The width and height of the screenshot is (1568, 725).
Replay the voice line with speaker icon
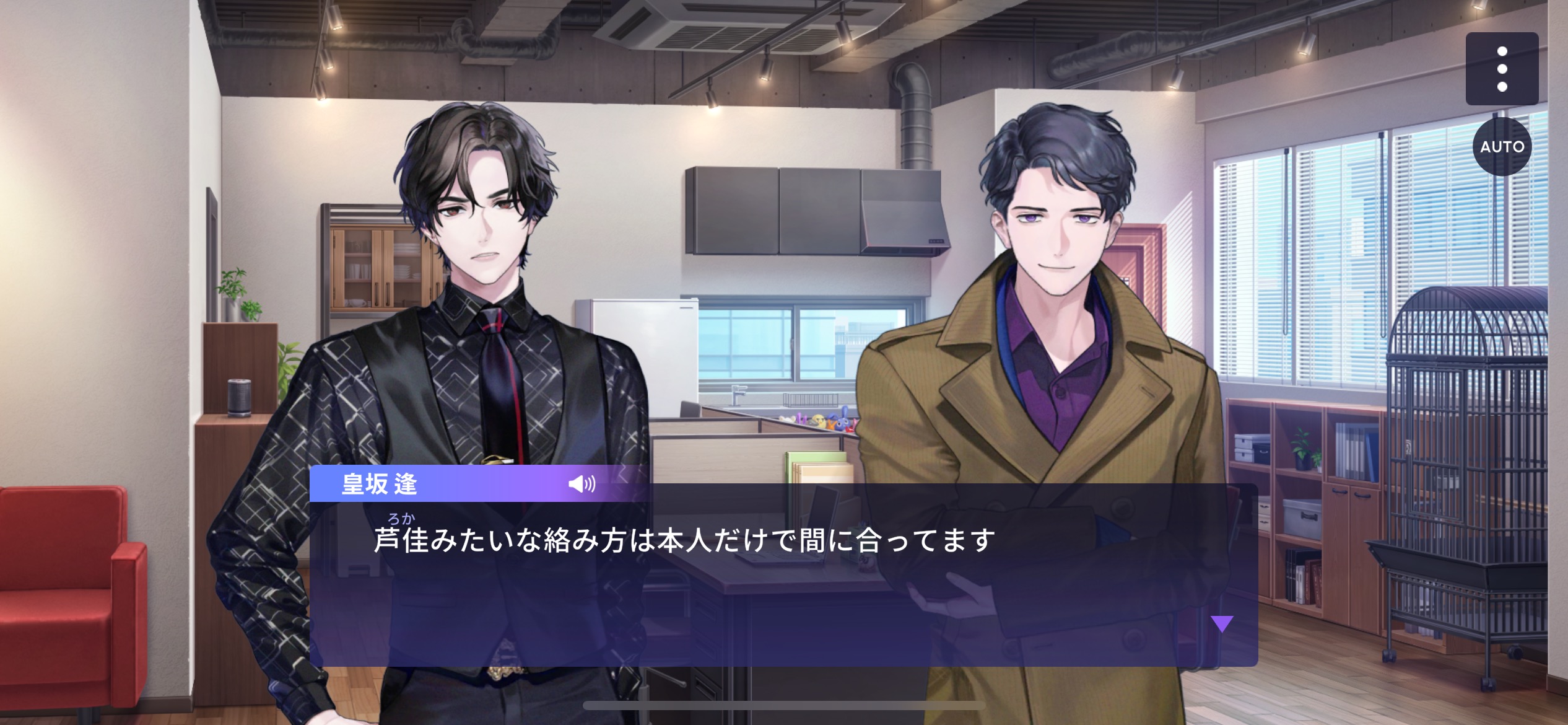tap(581, 484)
